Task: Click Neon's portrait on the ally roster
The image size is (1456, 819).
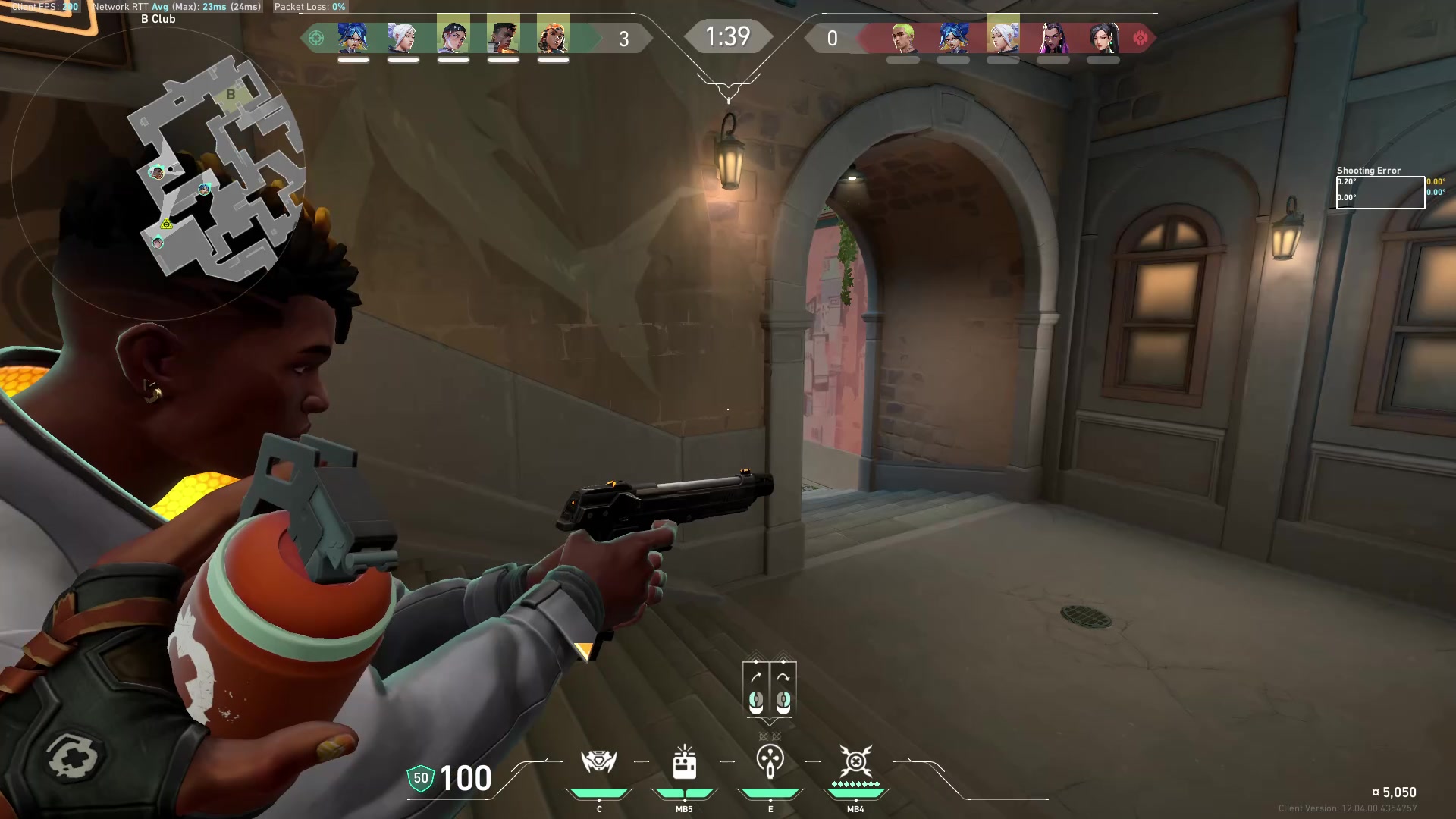Action: (x=351, y=36)
